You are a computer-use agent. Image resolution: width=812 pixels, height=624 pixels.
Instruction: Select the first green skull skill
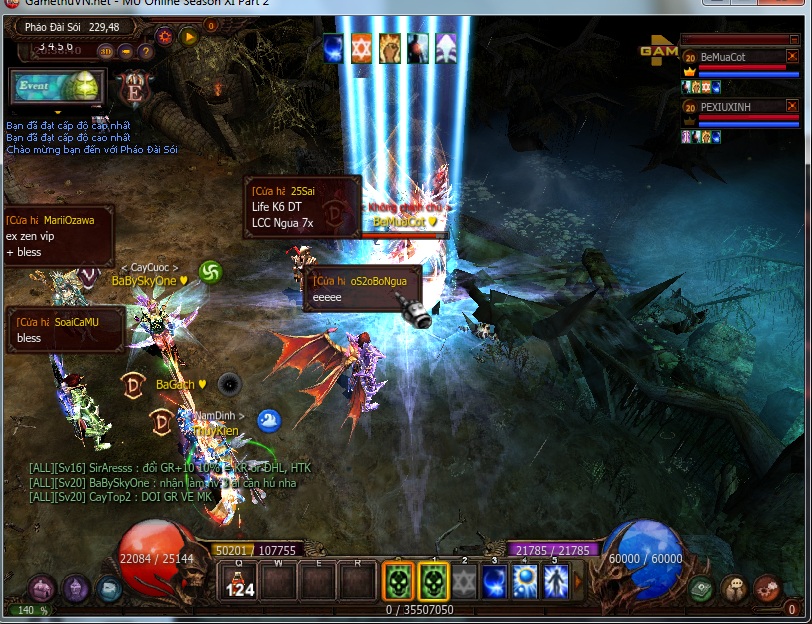click(x=399, y=581)
